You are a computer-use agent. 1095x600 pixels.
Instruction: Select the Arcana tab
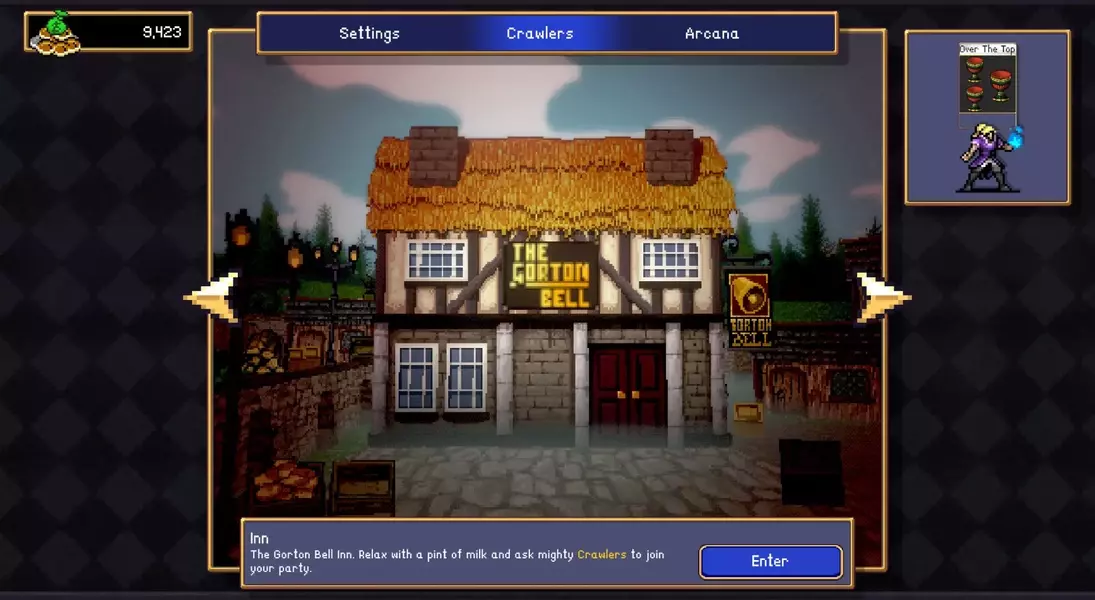point(712,33)
